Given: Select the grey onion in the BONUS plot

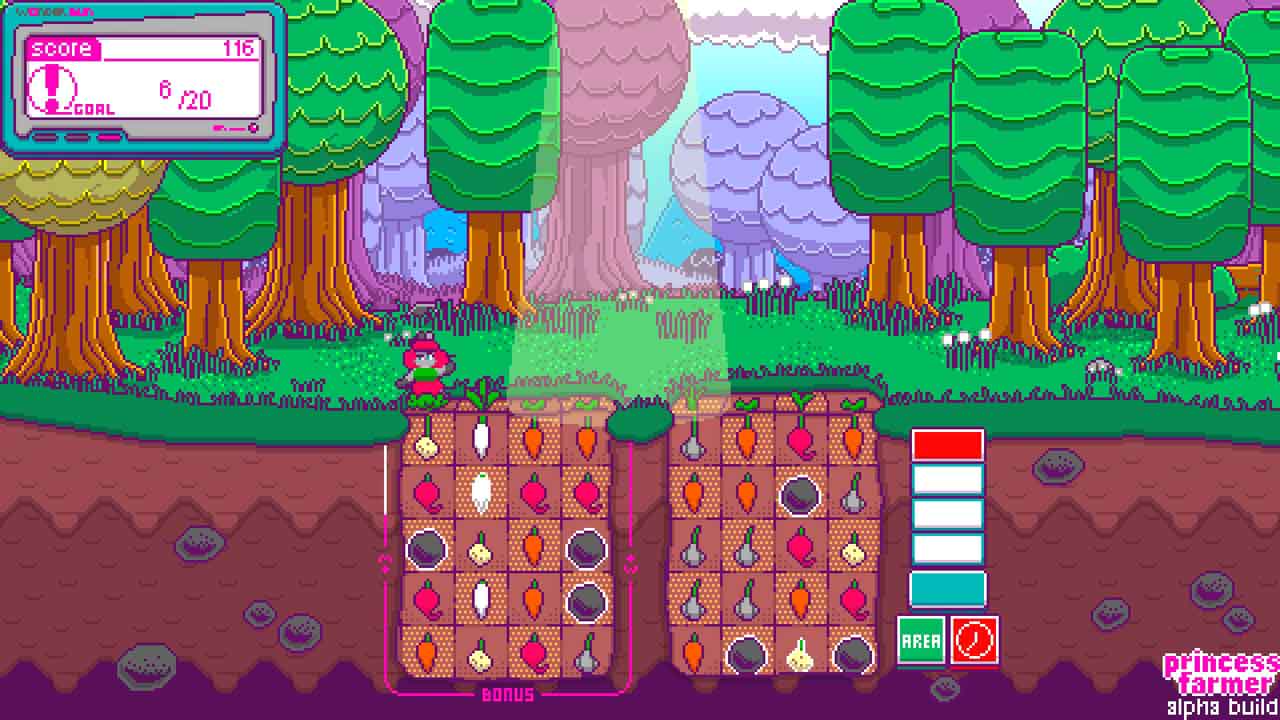Looking at the screenshot, I should pyautogui.click(x=587, y=654).
